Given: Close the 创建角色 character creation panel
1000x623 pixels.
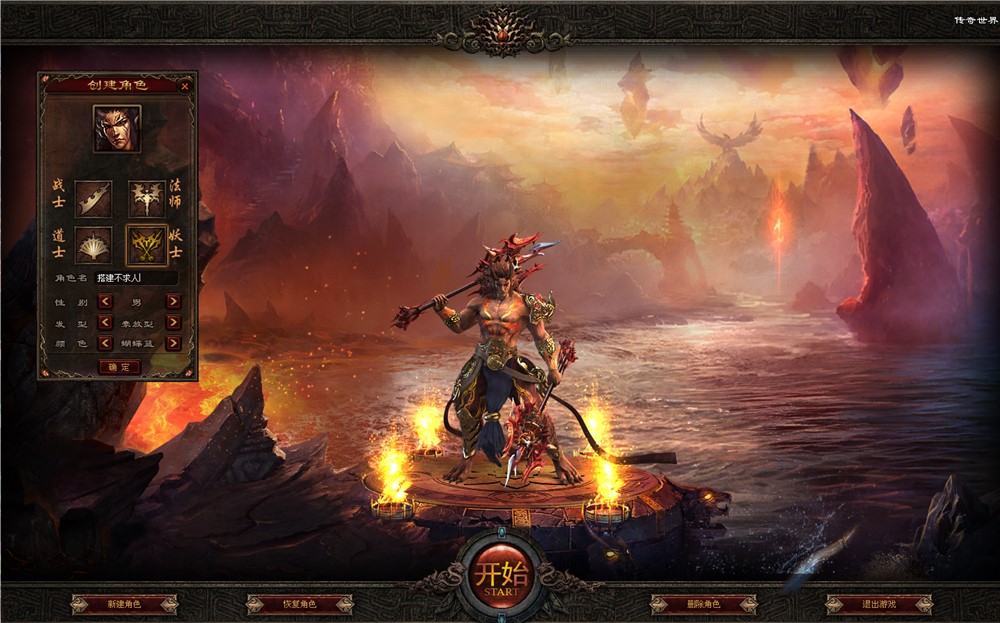Looking at the screenshot, I should [x=185, y=86].
